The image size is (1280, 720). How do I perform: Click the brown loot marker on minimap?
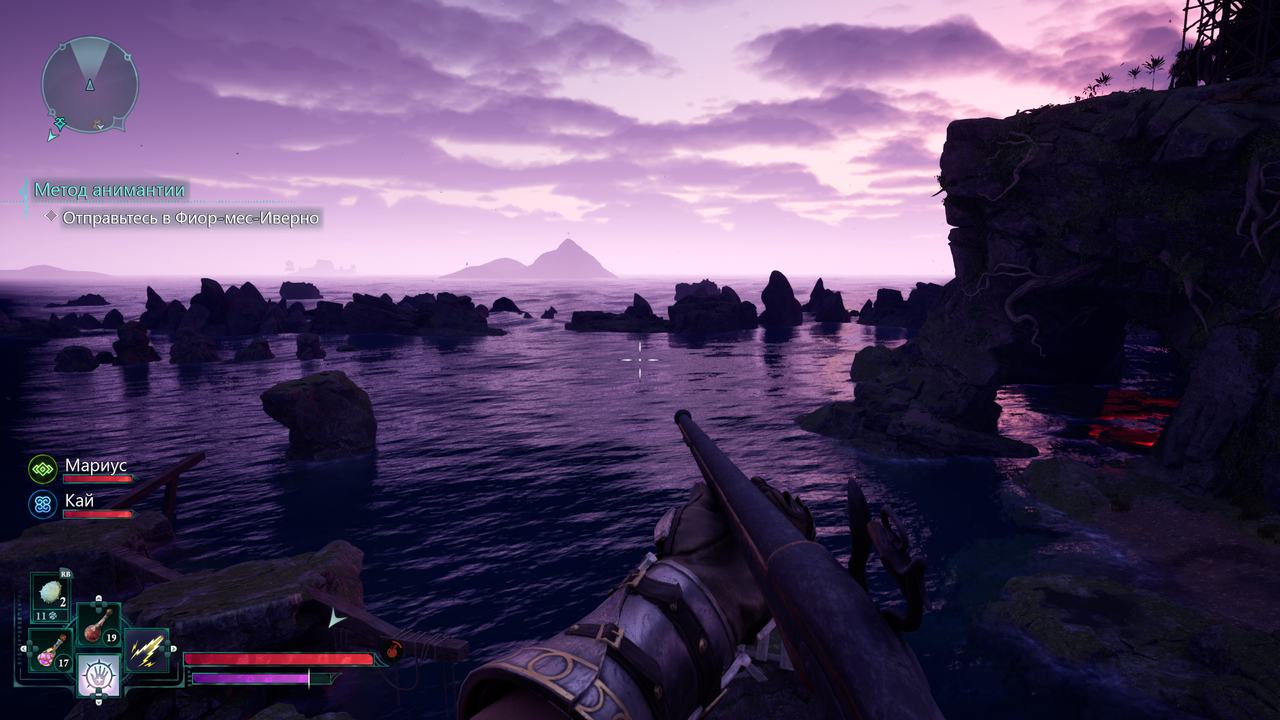pyautogui.click(x=98, y=124)
